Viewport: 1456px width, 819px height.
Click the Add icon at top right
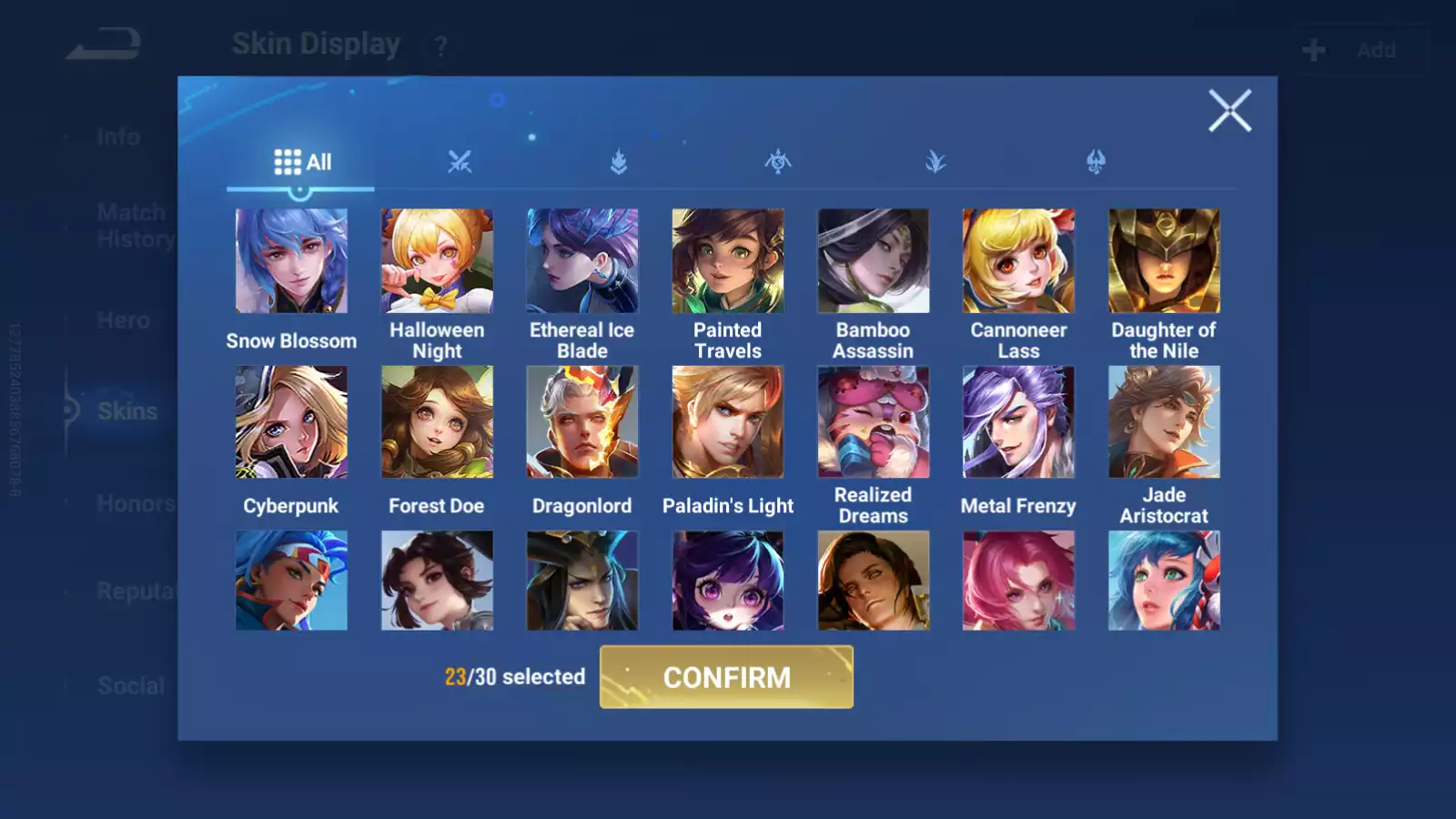1312,48
